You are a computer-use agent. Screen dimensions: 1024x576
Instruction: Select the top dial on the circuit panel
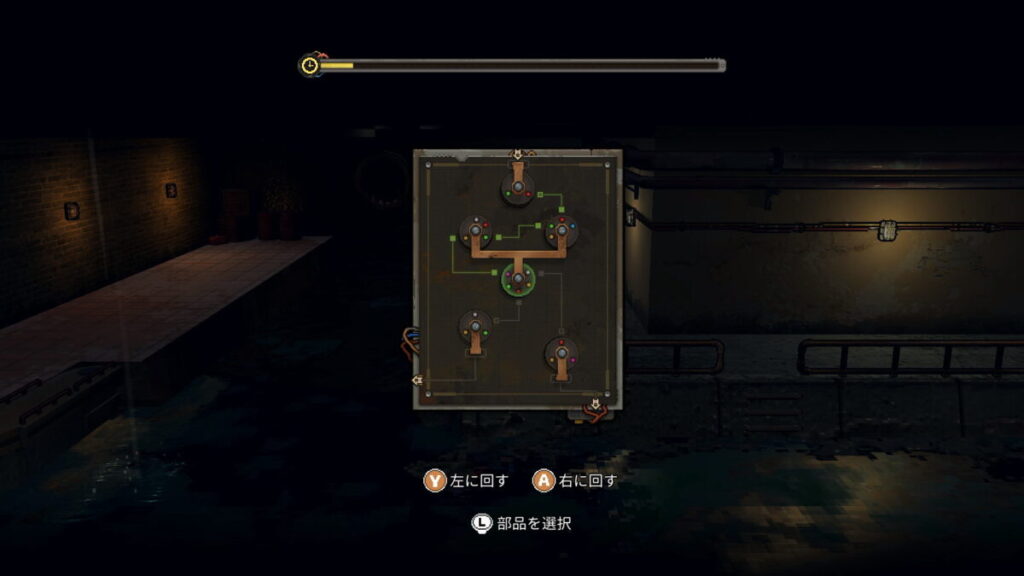[517, 187]
